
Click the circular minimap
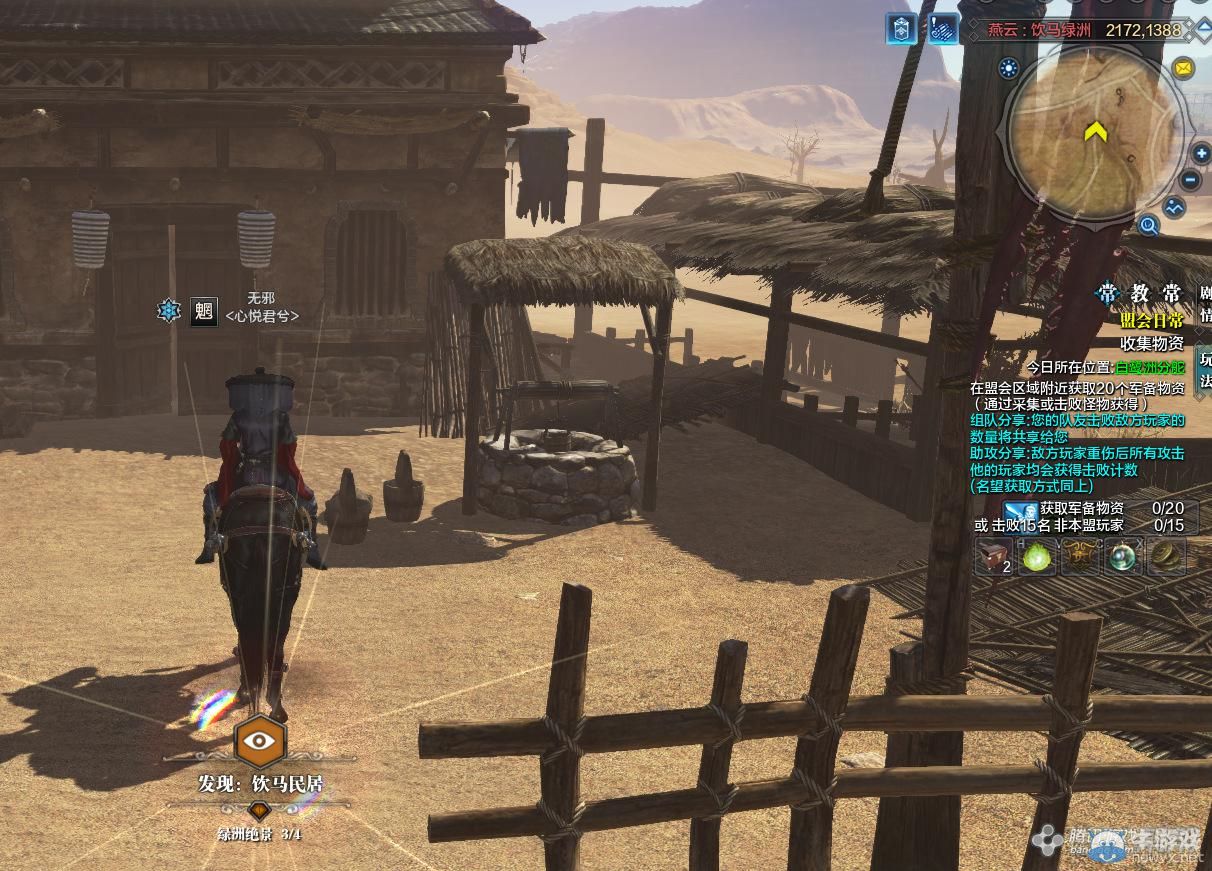[x=1094, y=132]
